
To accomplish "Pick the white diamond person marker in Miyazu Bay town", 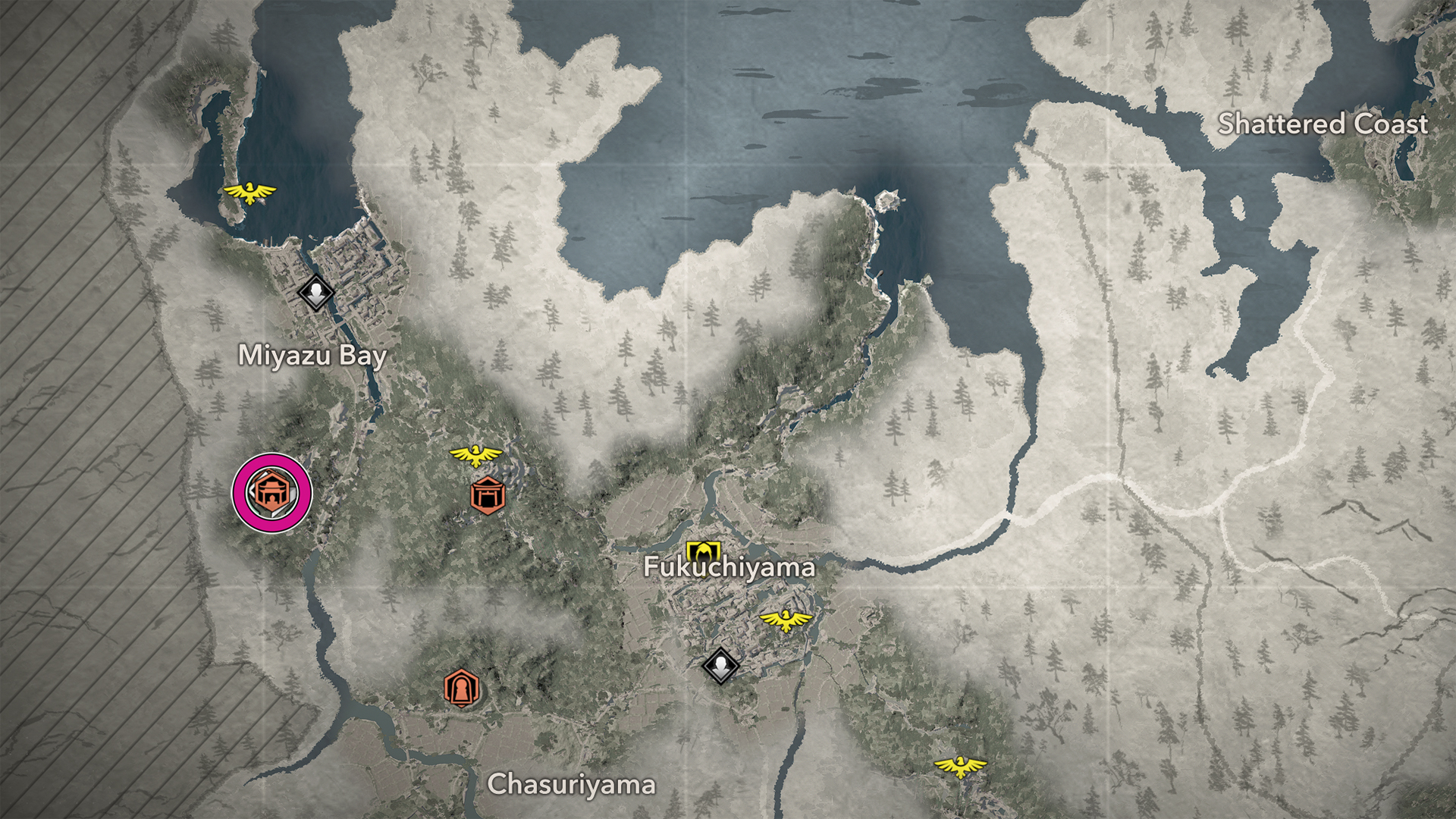I will point(315,292).
